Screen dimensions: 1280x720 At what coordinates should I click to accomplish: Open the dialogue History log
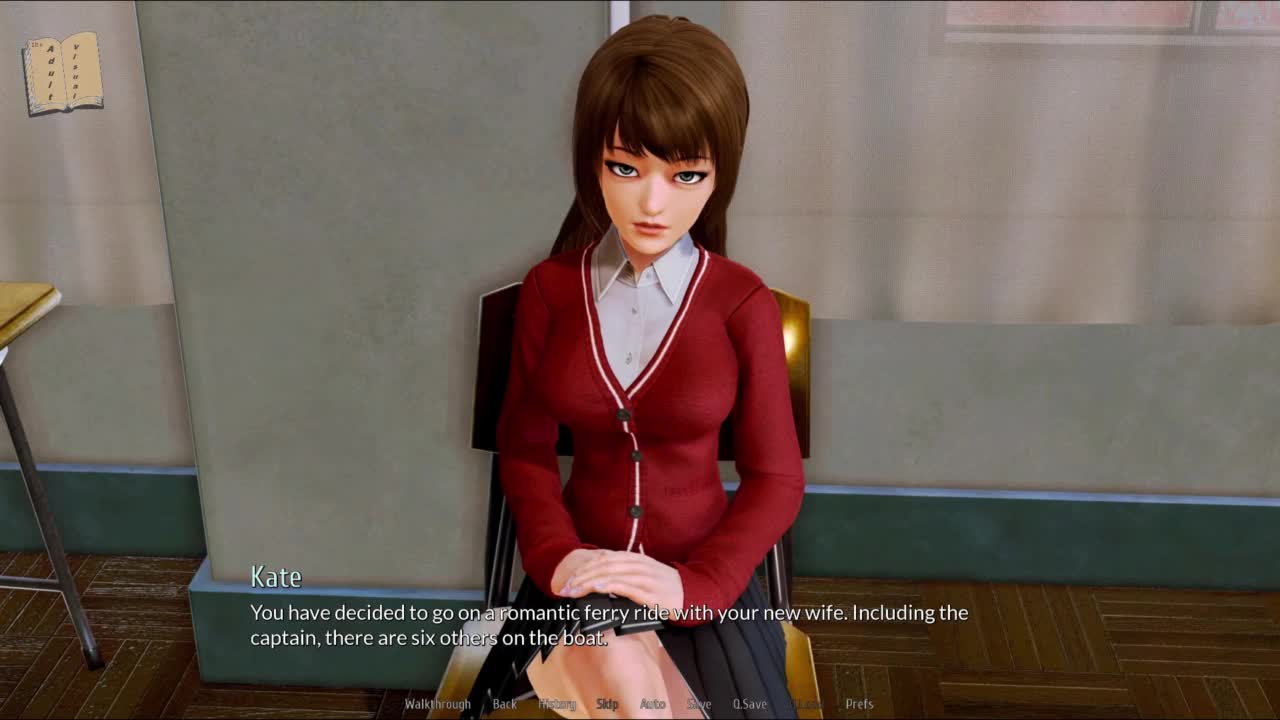[557, 704]
